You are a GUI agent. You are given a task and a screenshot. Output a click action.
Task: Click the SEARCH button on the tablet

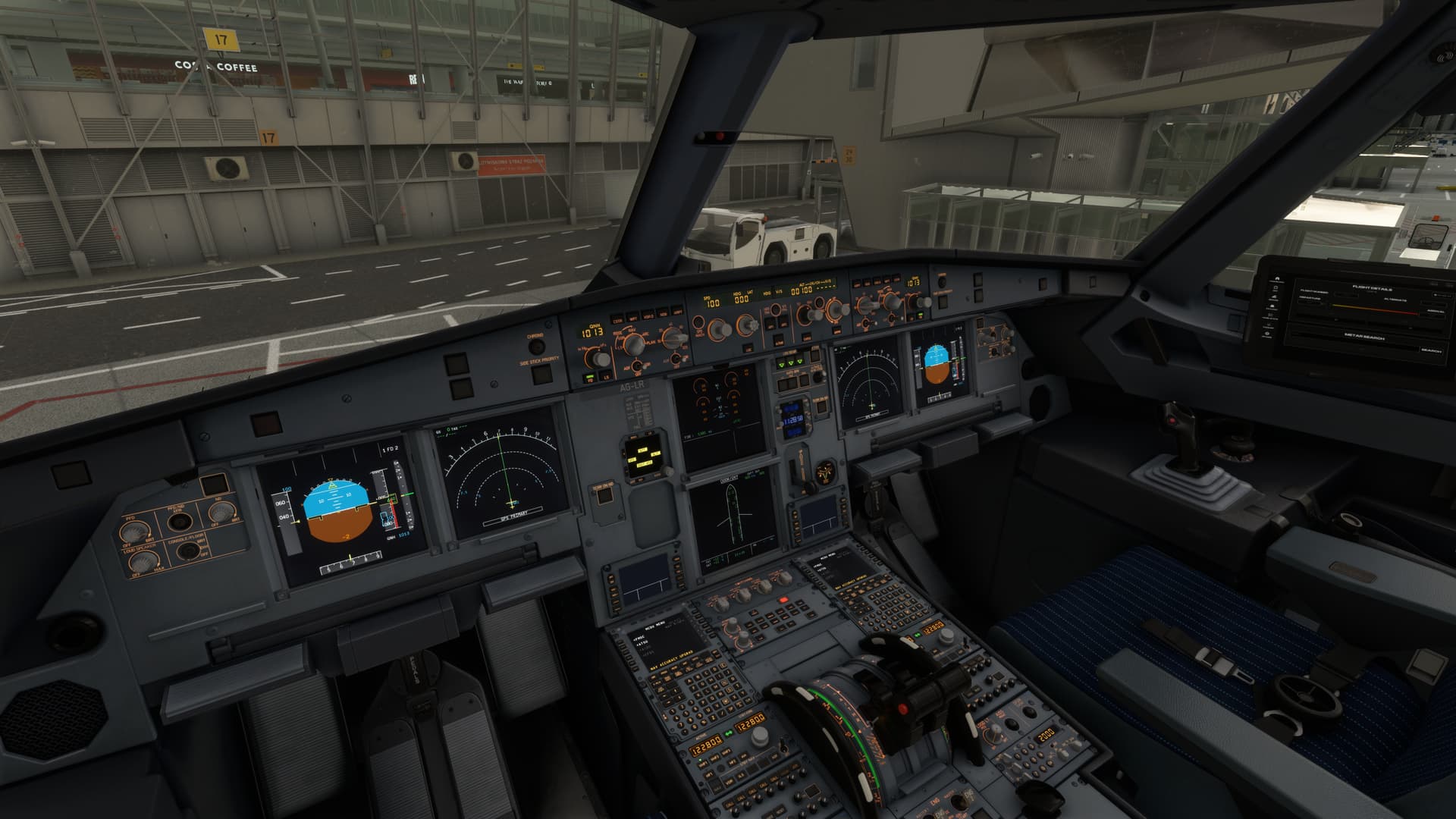(x=1429, y=351)
